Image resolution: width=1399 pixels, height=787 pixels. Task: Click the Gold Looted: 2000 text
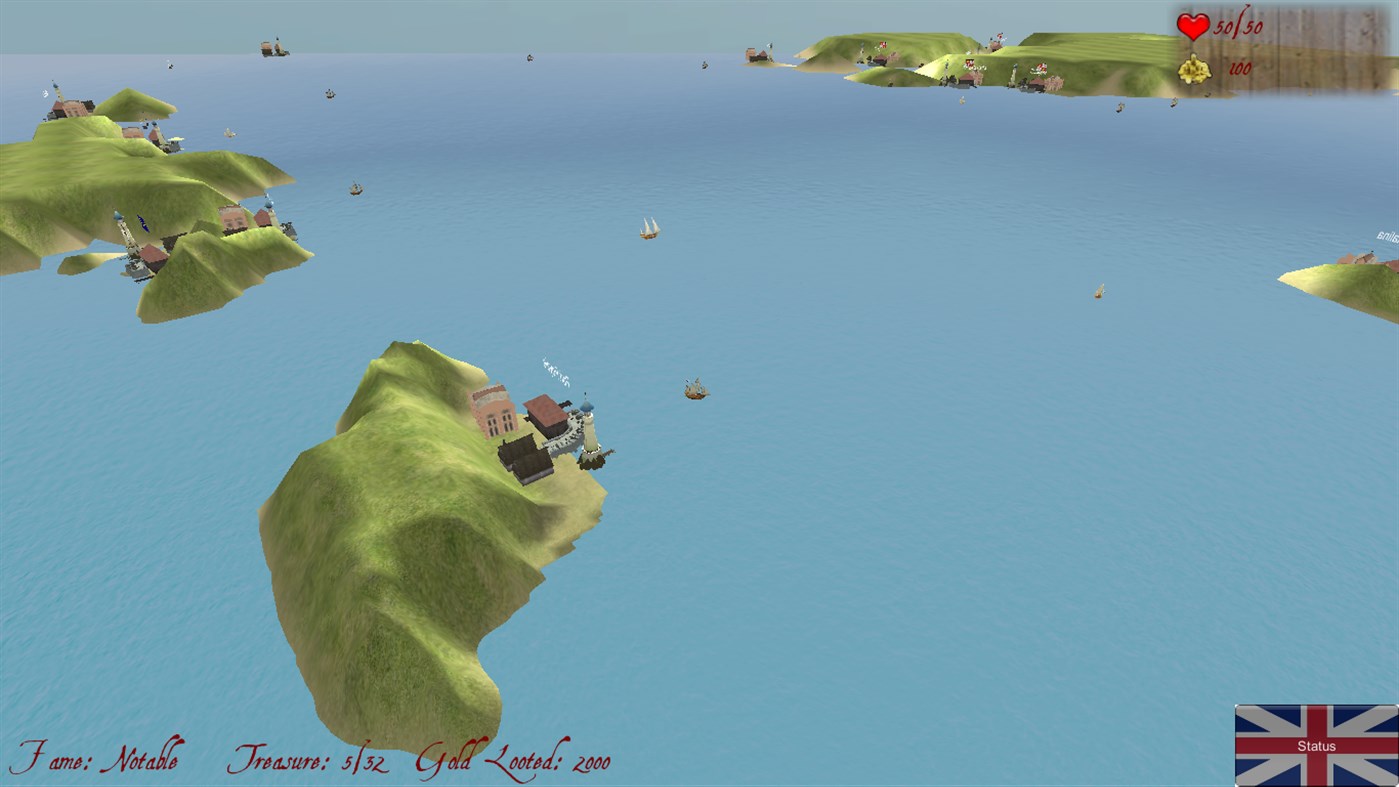pyautogui.click(x=513, y=761)
